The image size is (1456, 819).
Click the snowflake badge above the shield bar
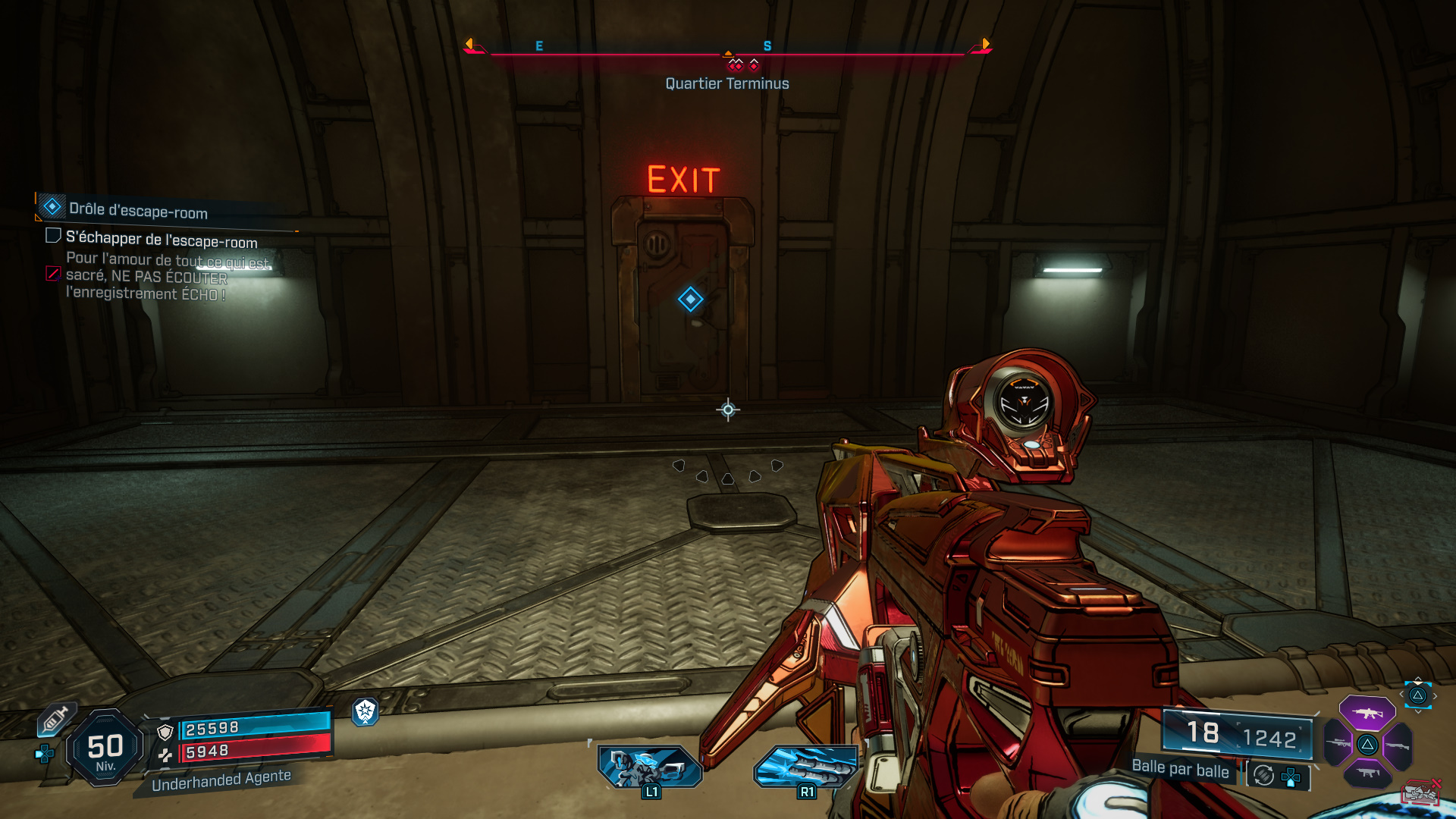point(366,713)
